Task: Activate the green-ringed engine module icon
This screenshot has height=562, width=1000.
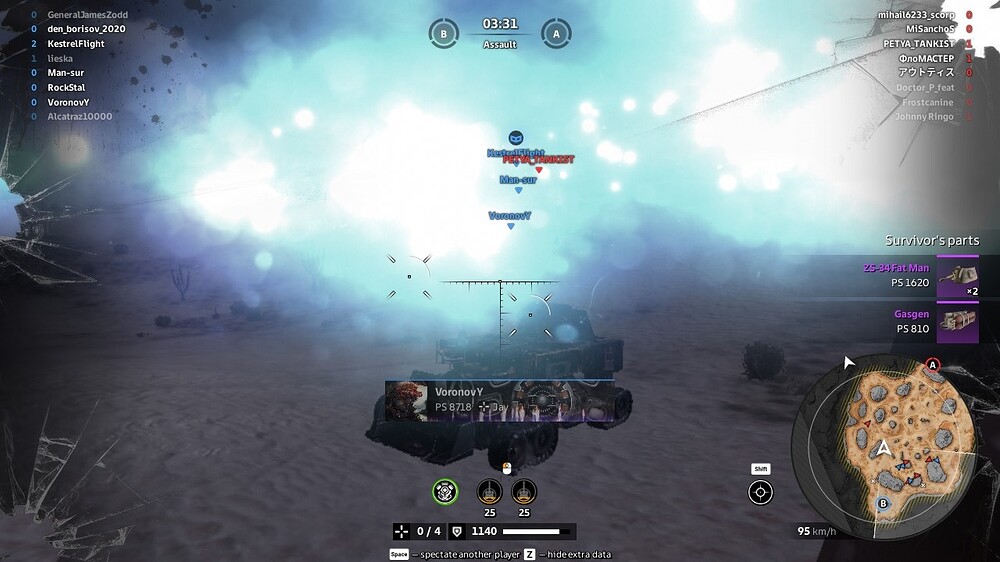Action: coord(445,491)
